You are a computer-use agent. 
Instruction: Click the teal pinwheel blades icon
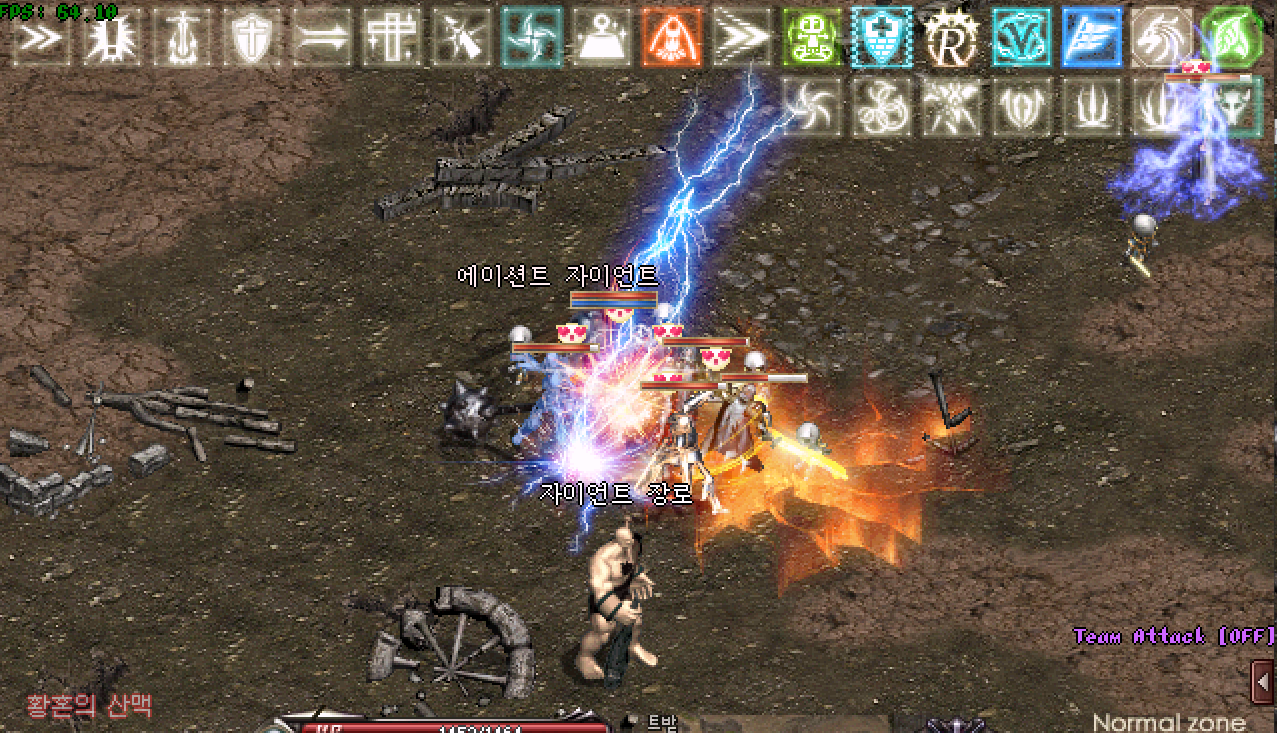point(532,37)
